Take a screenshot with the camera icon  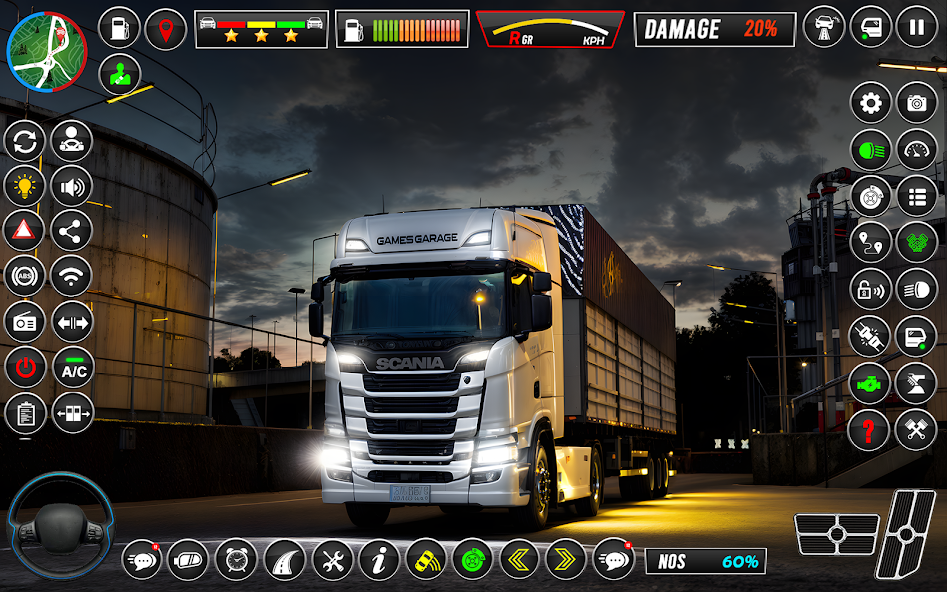(916, 103)
